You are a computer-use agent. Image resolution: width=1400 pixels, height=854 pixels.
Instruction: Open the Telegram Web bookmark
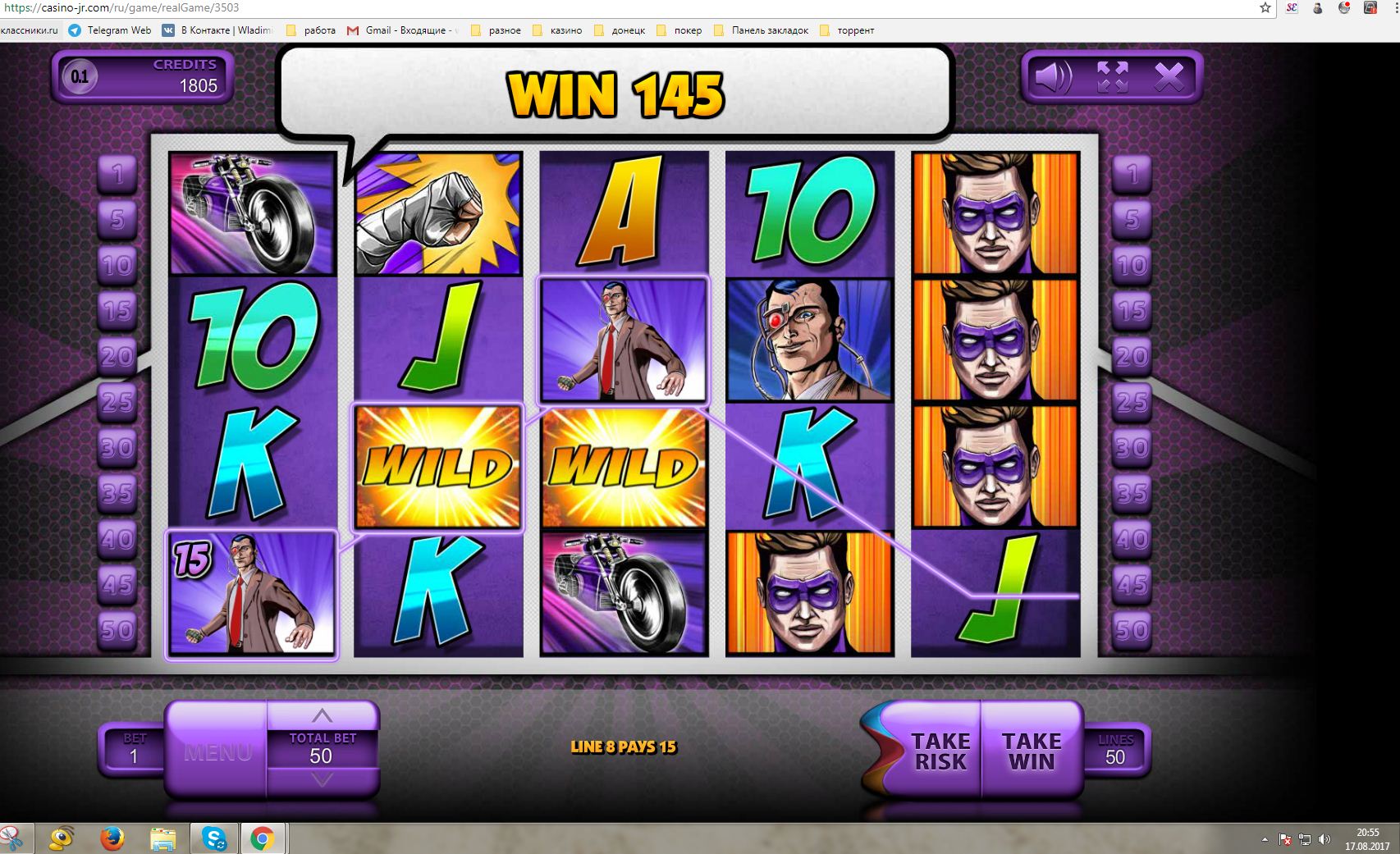coord(110,30)
